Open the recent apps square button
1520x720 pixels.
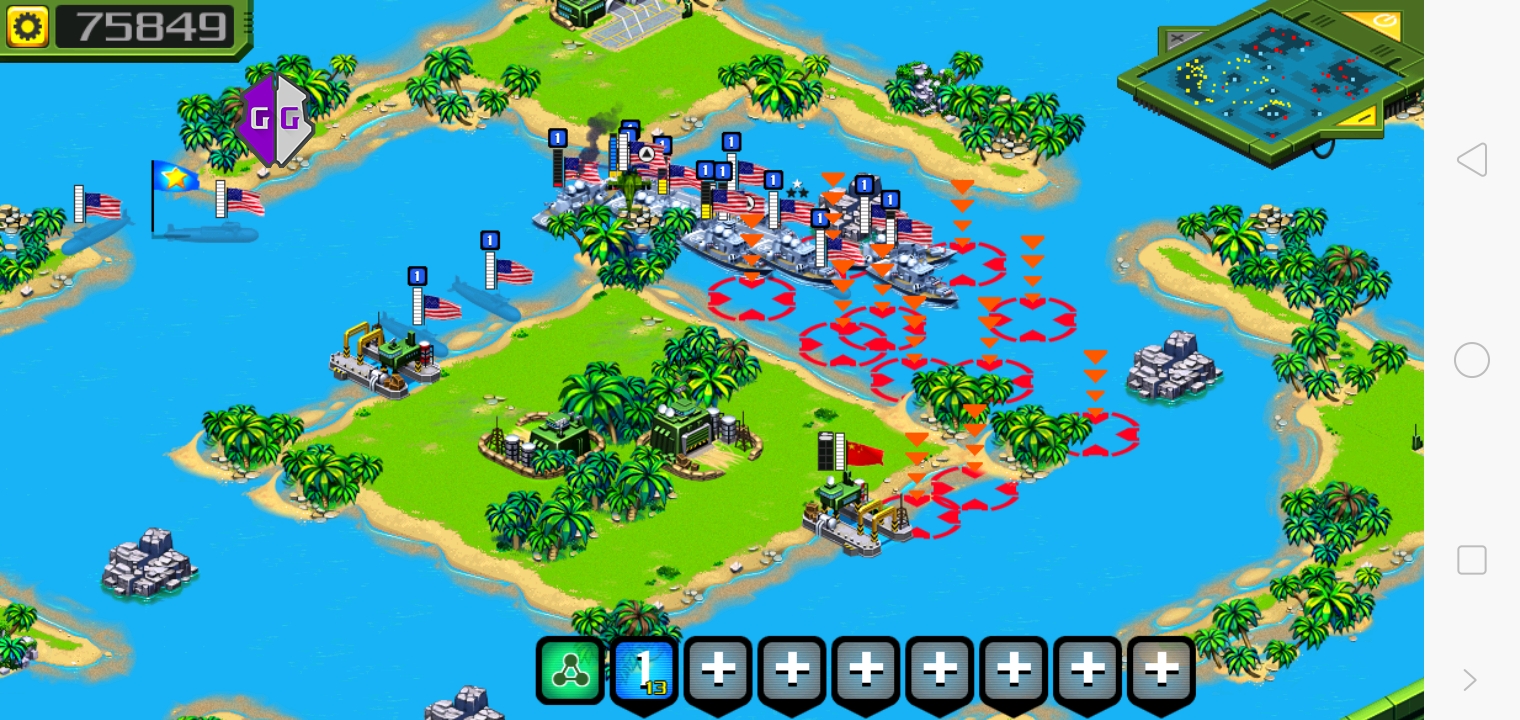[1471, 560]
